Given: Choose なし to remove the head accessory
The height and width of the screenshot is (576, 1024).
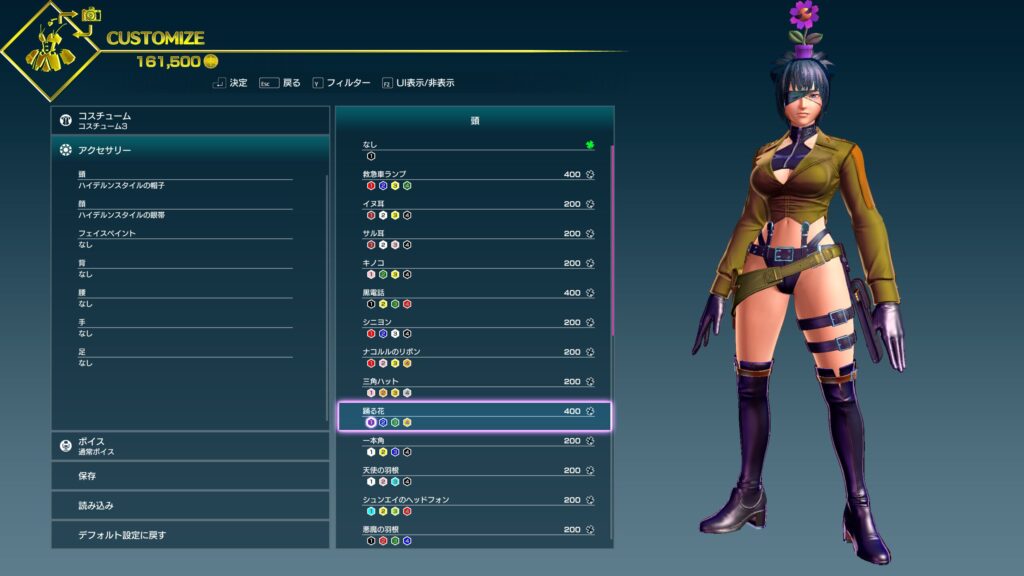Looking at the screenshot, I should [x=474, y=150].
